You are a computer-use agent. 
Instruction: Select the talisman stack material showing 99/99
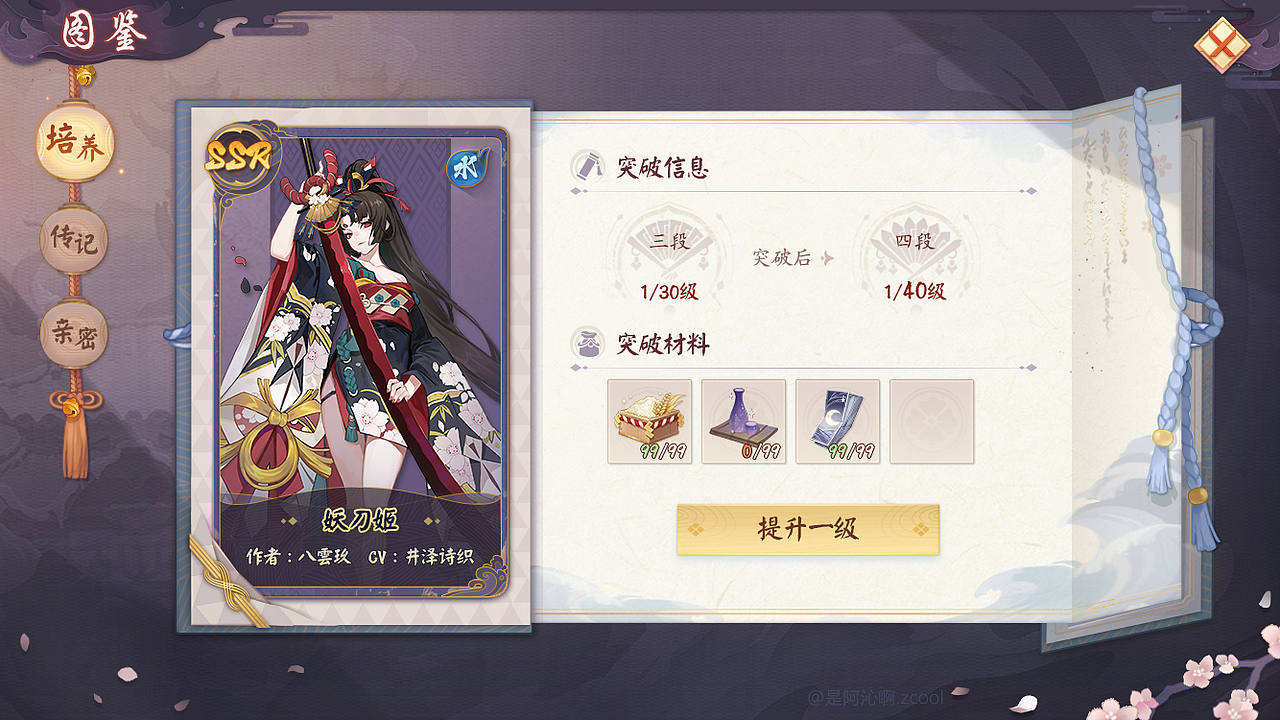[x=837, y=422]
